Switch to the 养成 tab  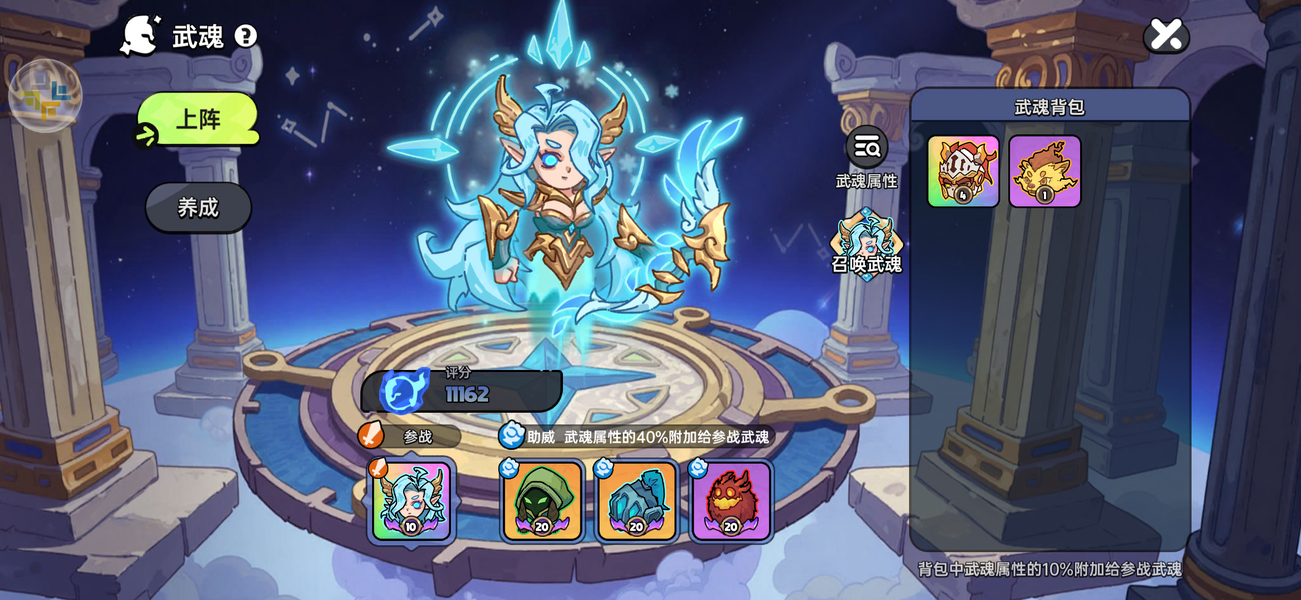click(x=198, y=208)
